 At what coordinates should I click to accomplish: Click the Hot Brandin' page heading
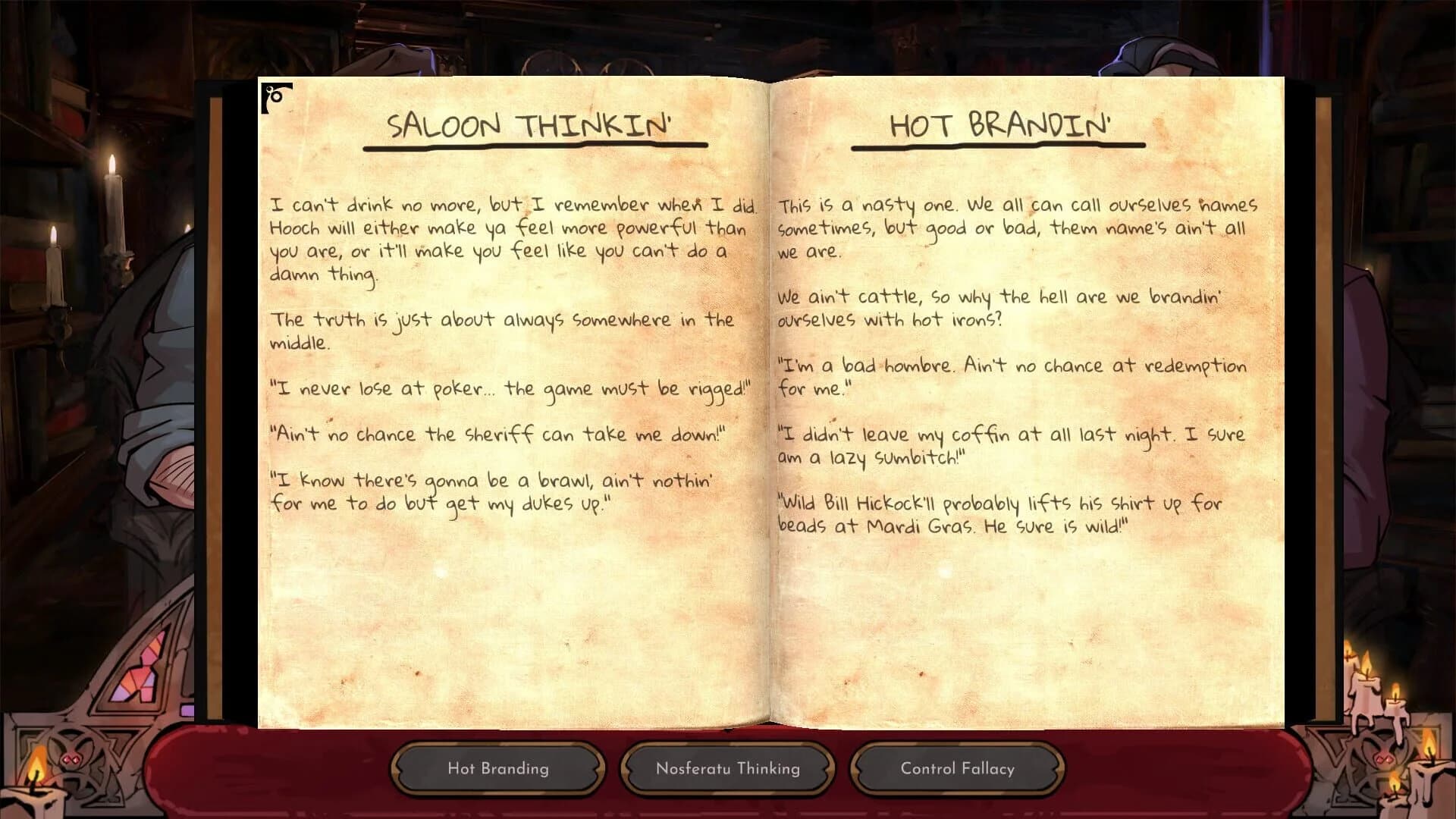1000,126
